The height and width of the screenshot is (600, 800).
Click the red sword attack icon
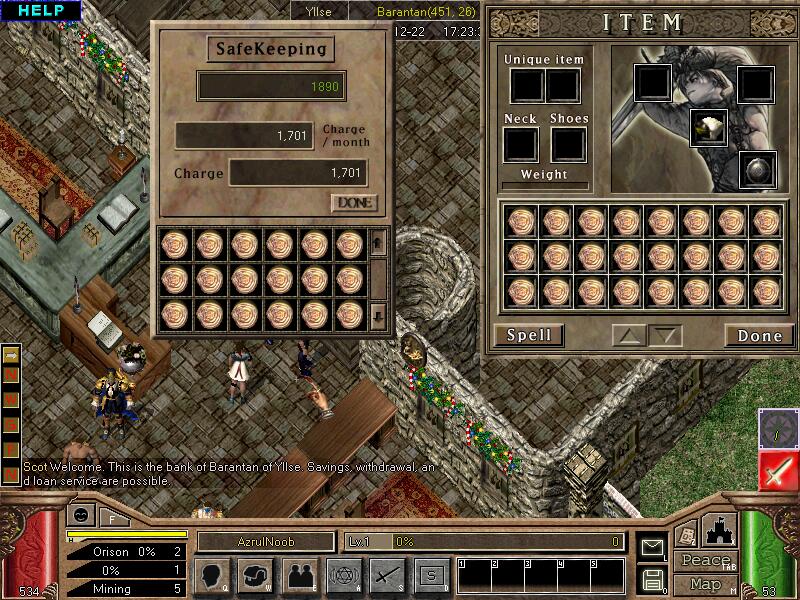pyautogui.click(x=777, y=468)
